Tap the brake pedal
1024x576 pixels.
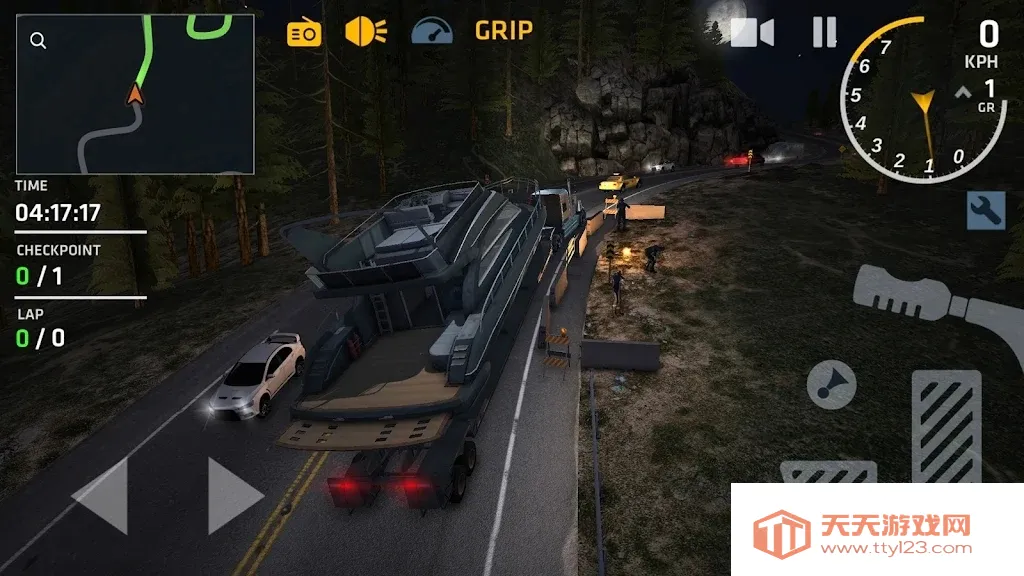point(828,472)
